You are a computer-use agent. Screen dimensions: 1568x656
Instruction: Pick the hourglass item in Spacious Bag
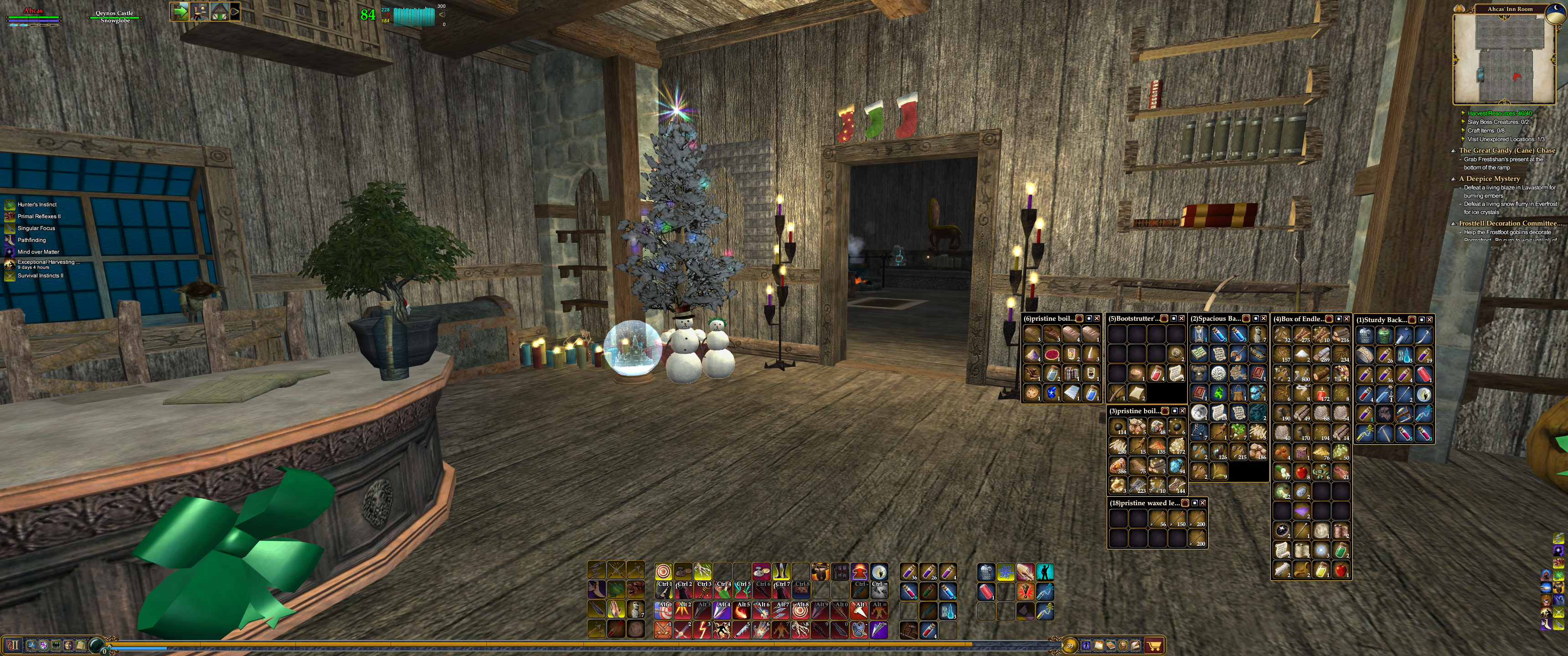(x=1199, y=334)
